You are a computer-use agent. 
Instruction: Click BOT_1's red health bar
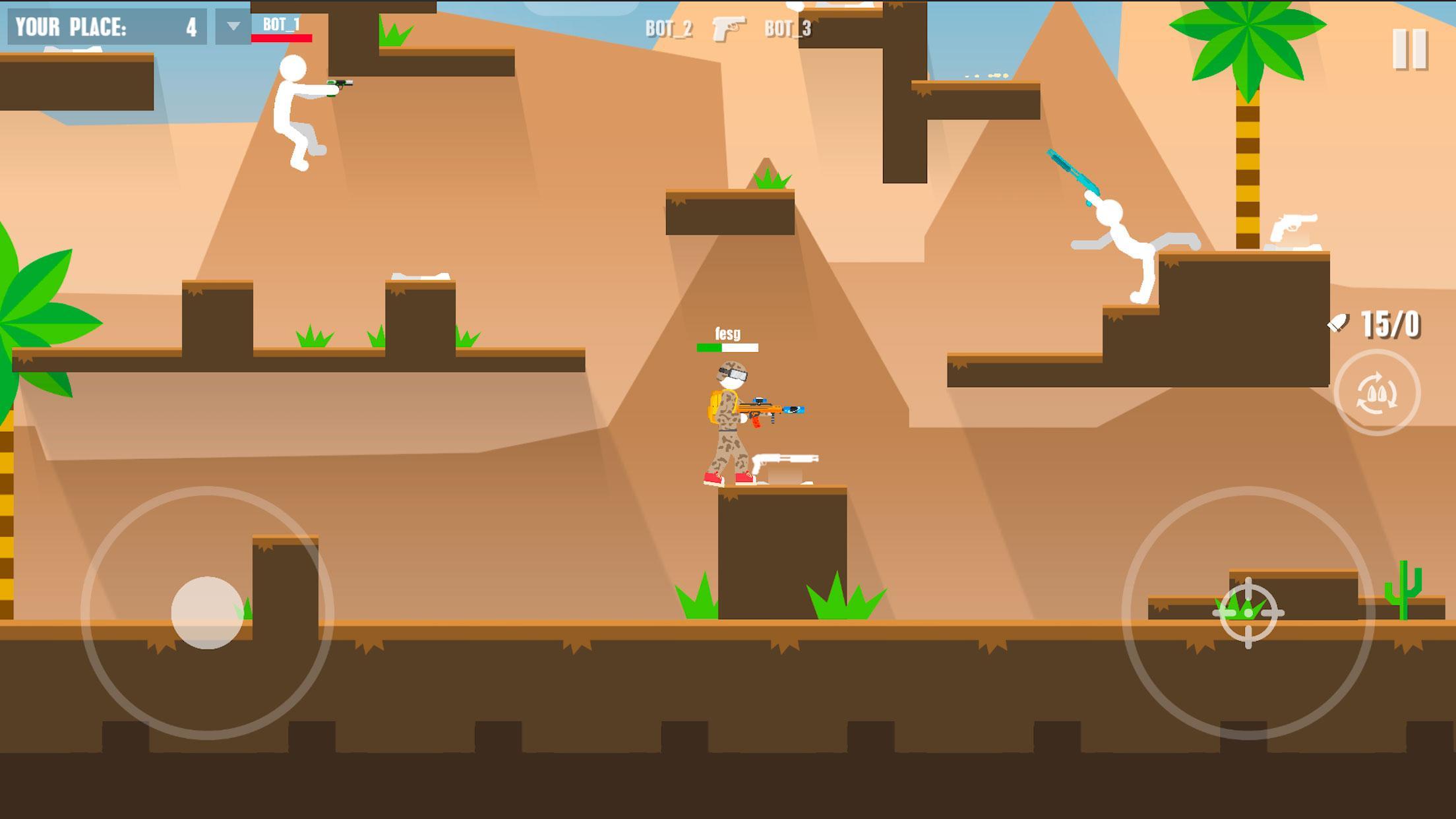tap(282, 38)
